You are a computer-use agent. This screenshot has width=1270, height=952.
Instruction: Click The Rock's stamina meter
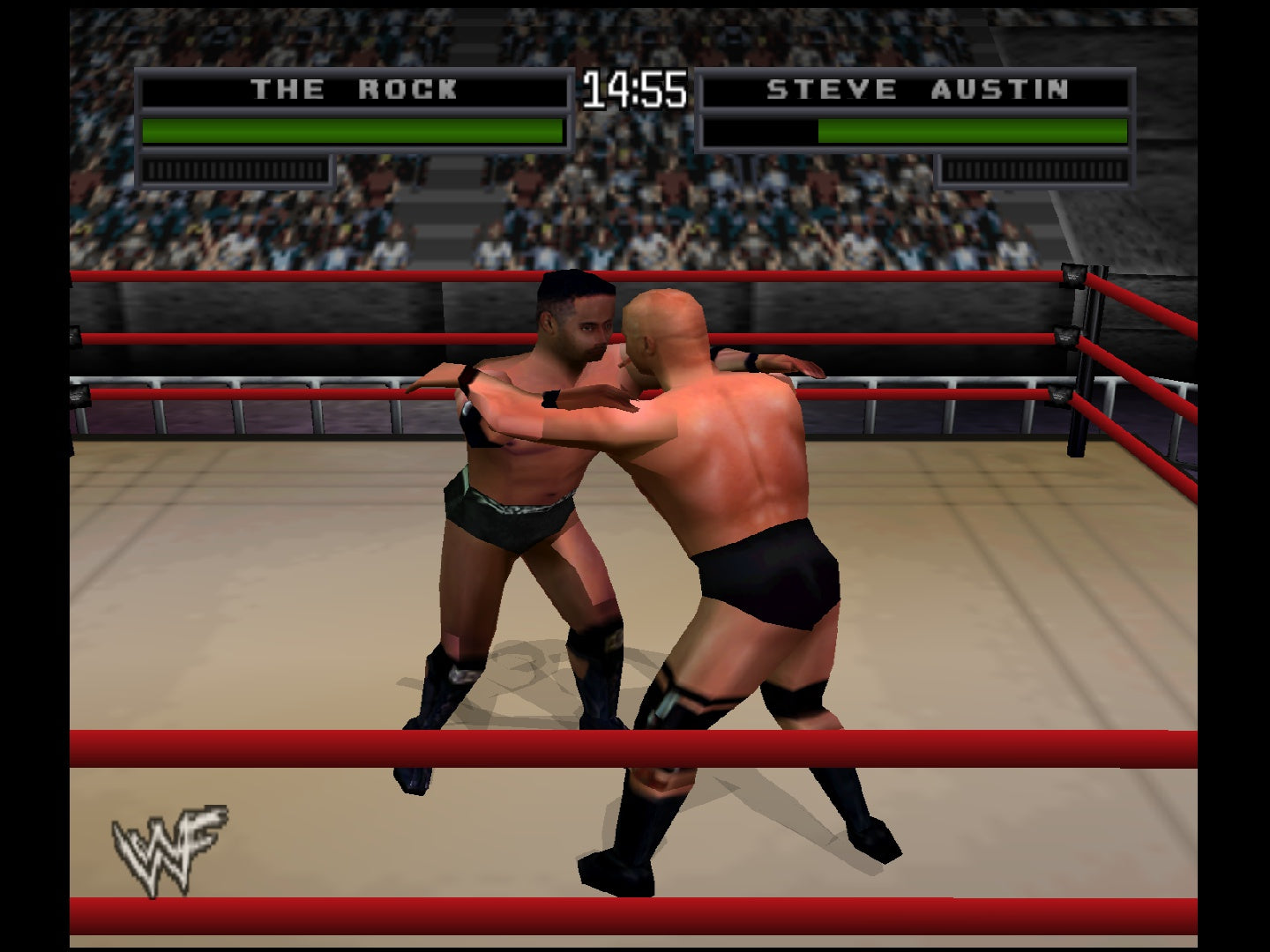[x=236, y=166]
